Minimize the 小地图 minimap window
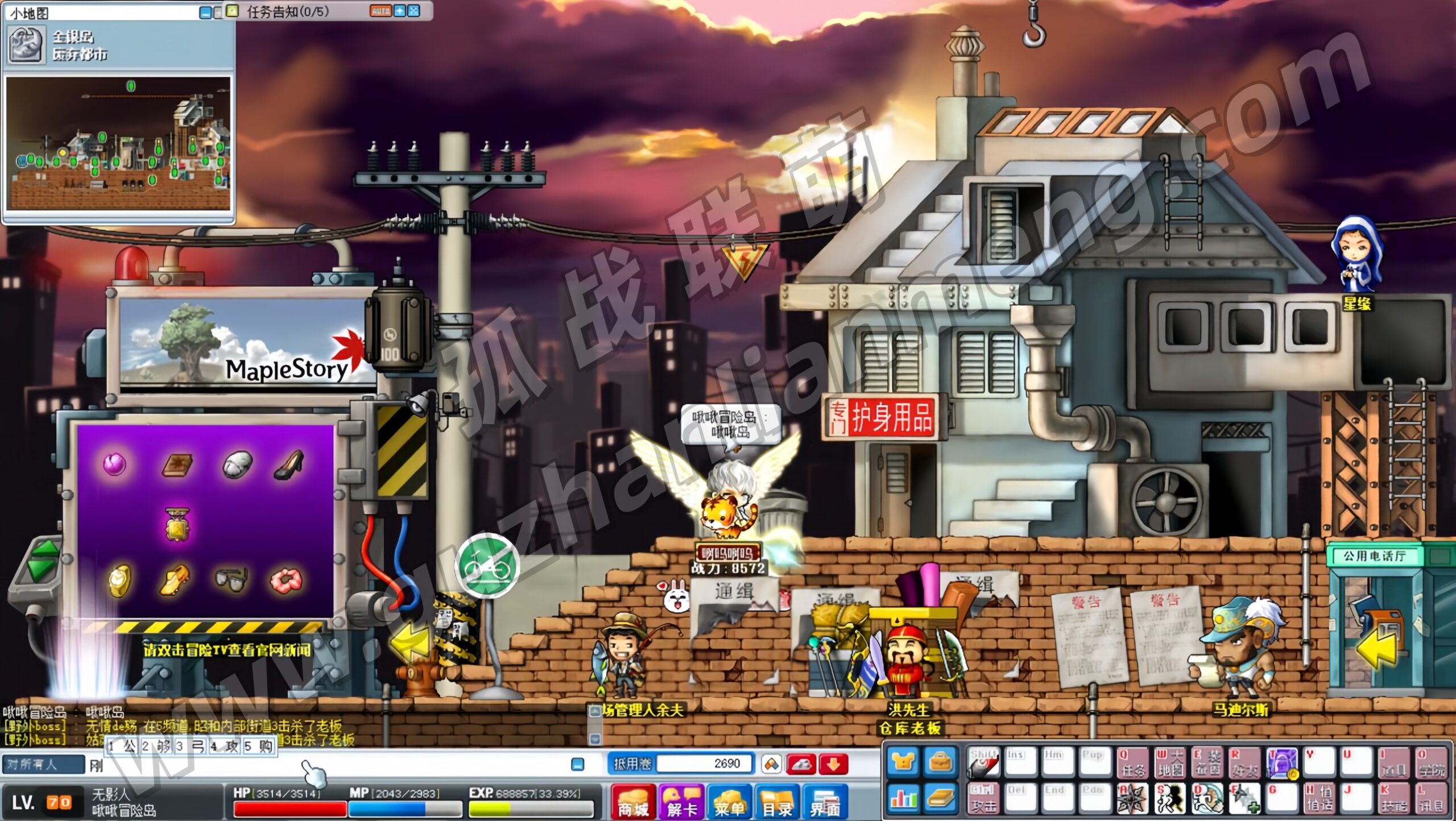This screenshot has height=821, width=1456. point(205,12)
